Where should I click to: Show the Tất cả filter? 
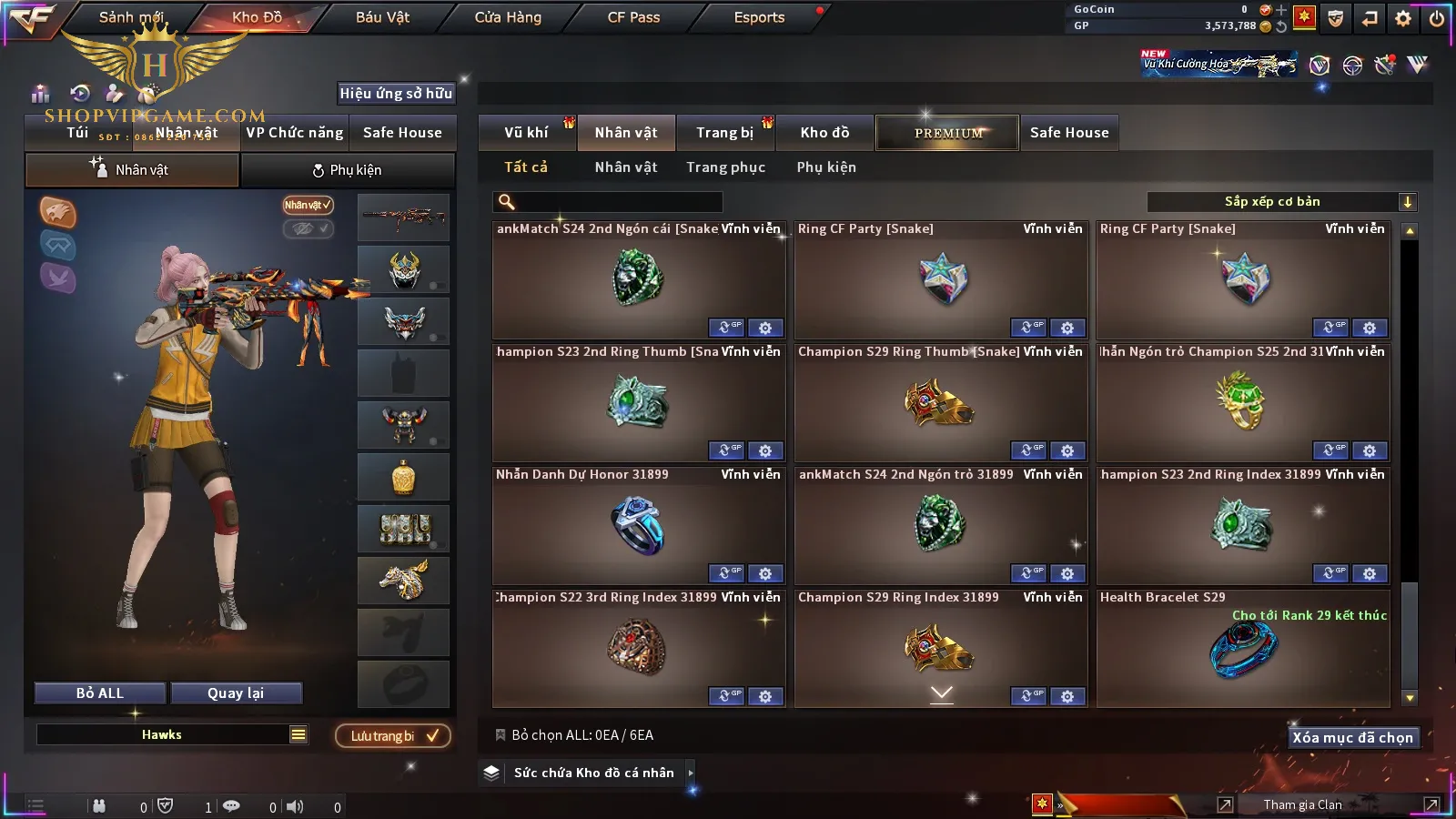point(526,167)
